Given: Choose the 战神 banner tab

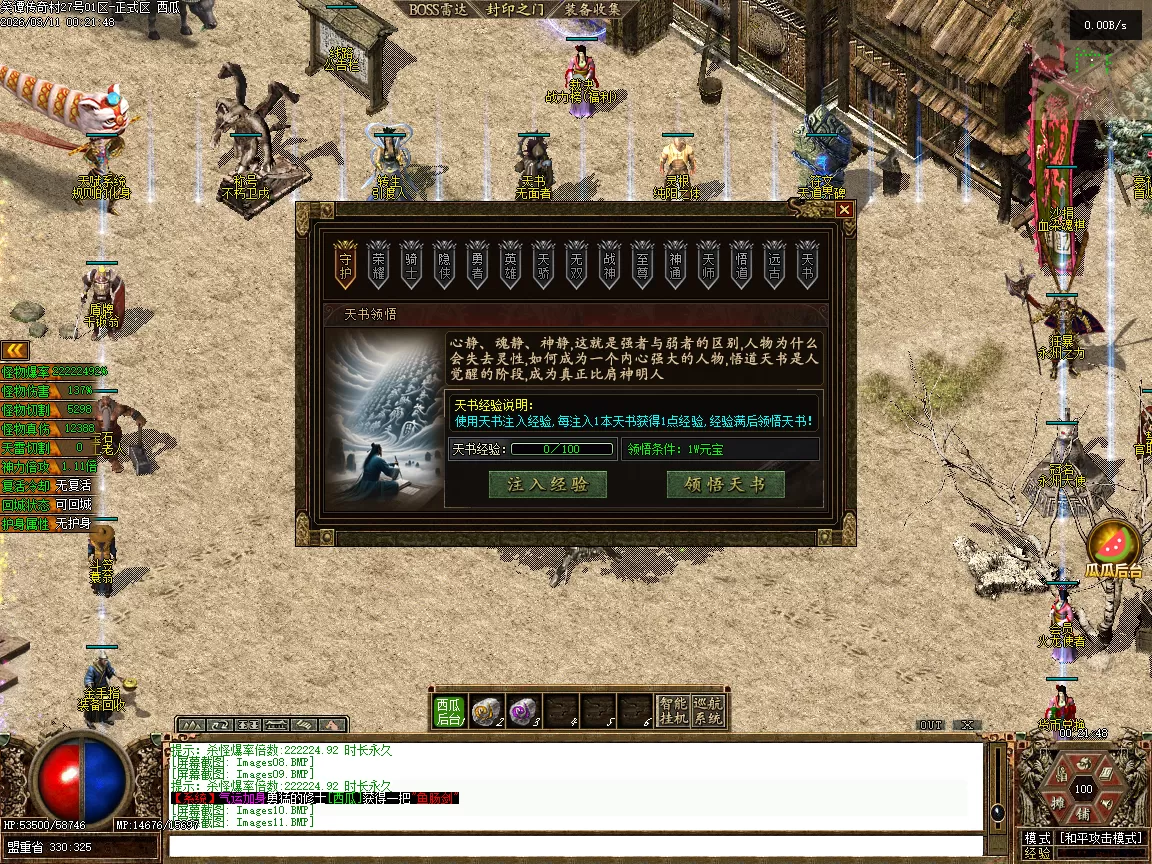Looking at the screenshot, I should point(609,264).
